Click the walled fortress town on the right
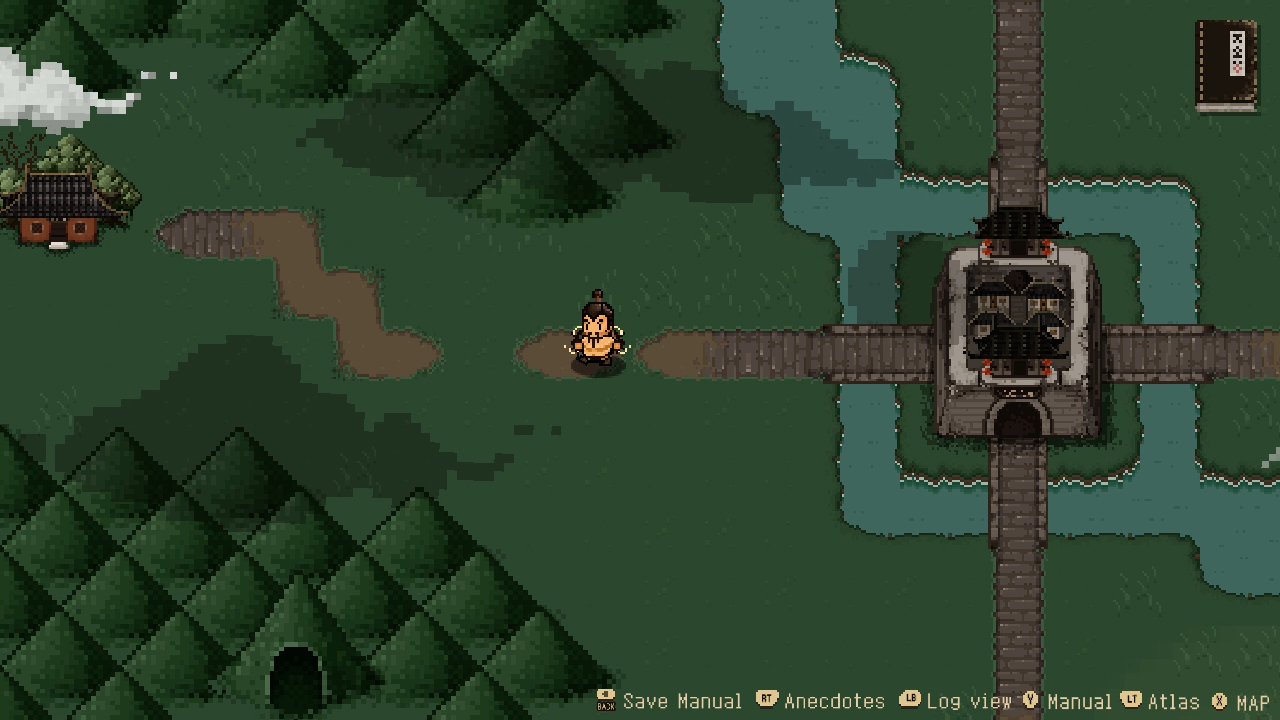This screenshot has width=1280, height=720. [1018, 315]
